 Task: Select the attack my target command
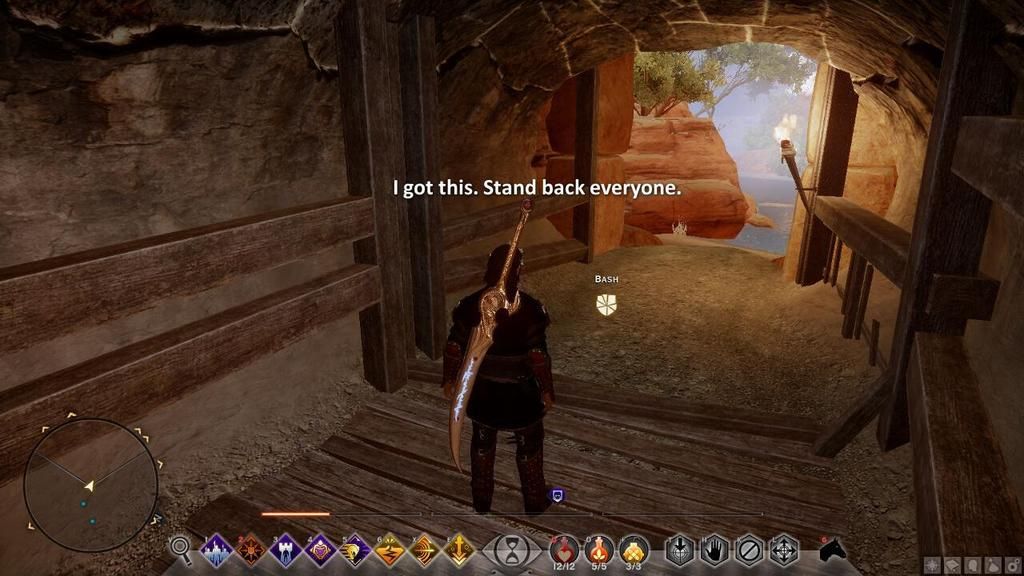680,550
